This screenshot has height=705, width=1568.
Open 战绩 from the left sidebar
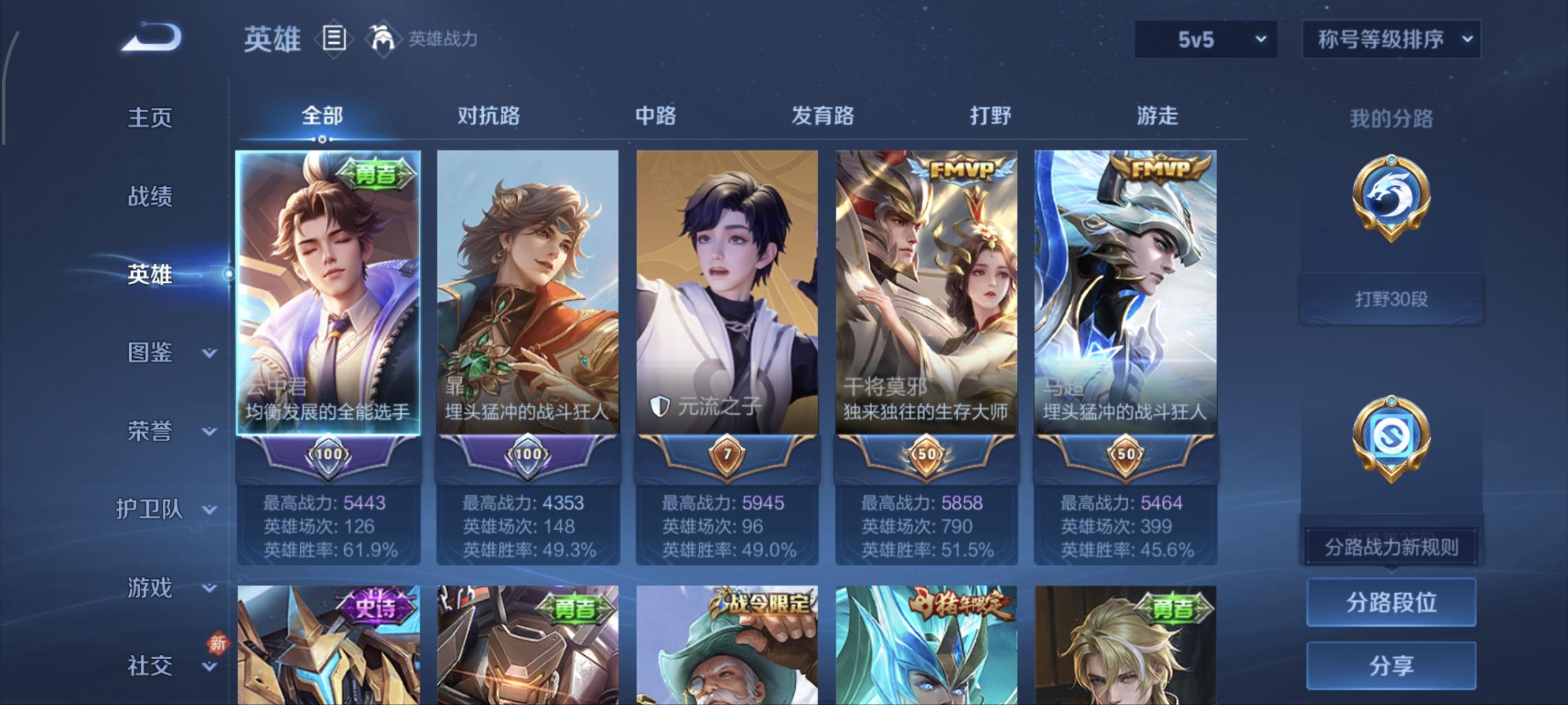[x=150, y=196]
